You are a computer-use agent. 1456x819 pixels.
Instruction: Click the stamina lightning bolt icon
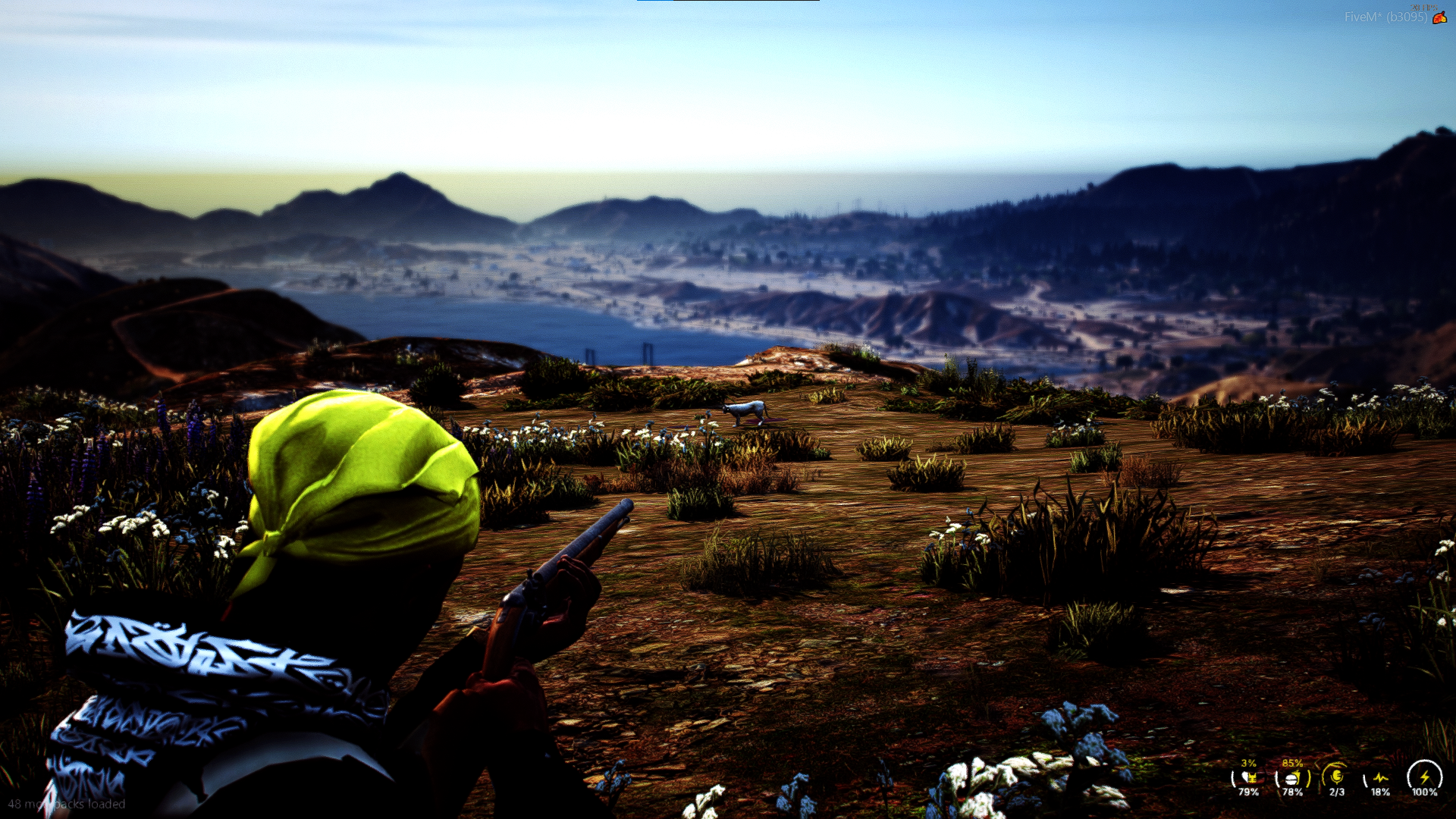pyautogui.click(x=1426, y=777)
